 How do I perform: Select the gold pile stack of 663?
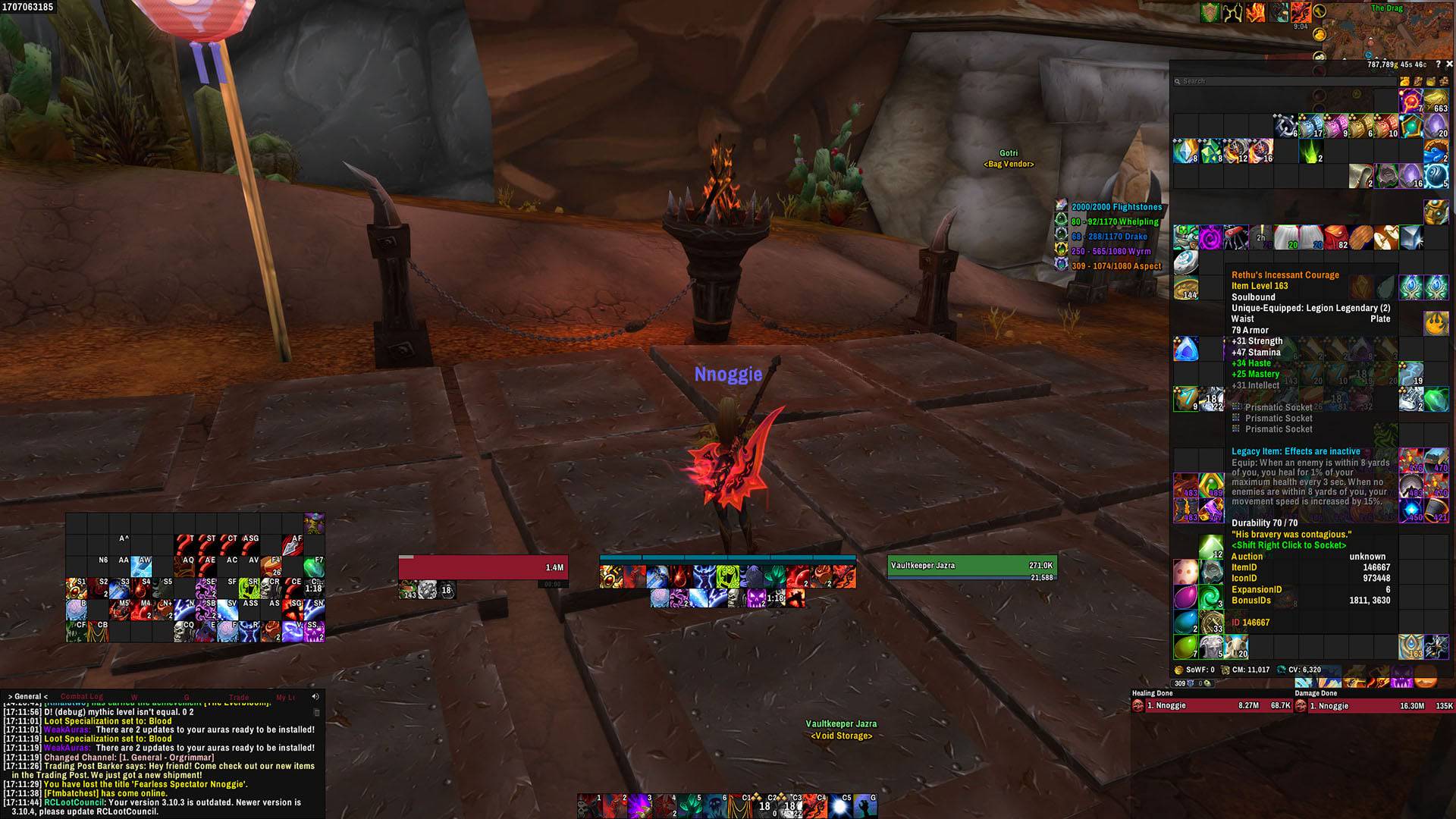[x=1436, y=101]
